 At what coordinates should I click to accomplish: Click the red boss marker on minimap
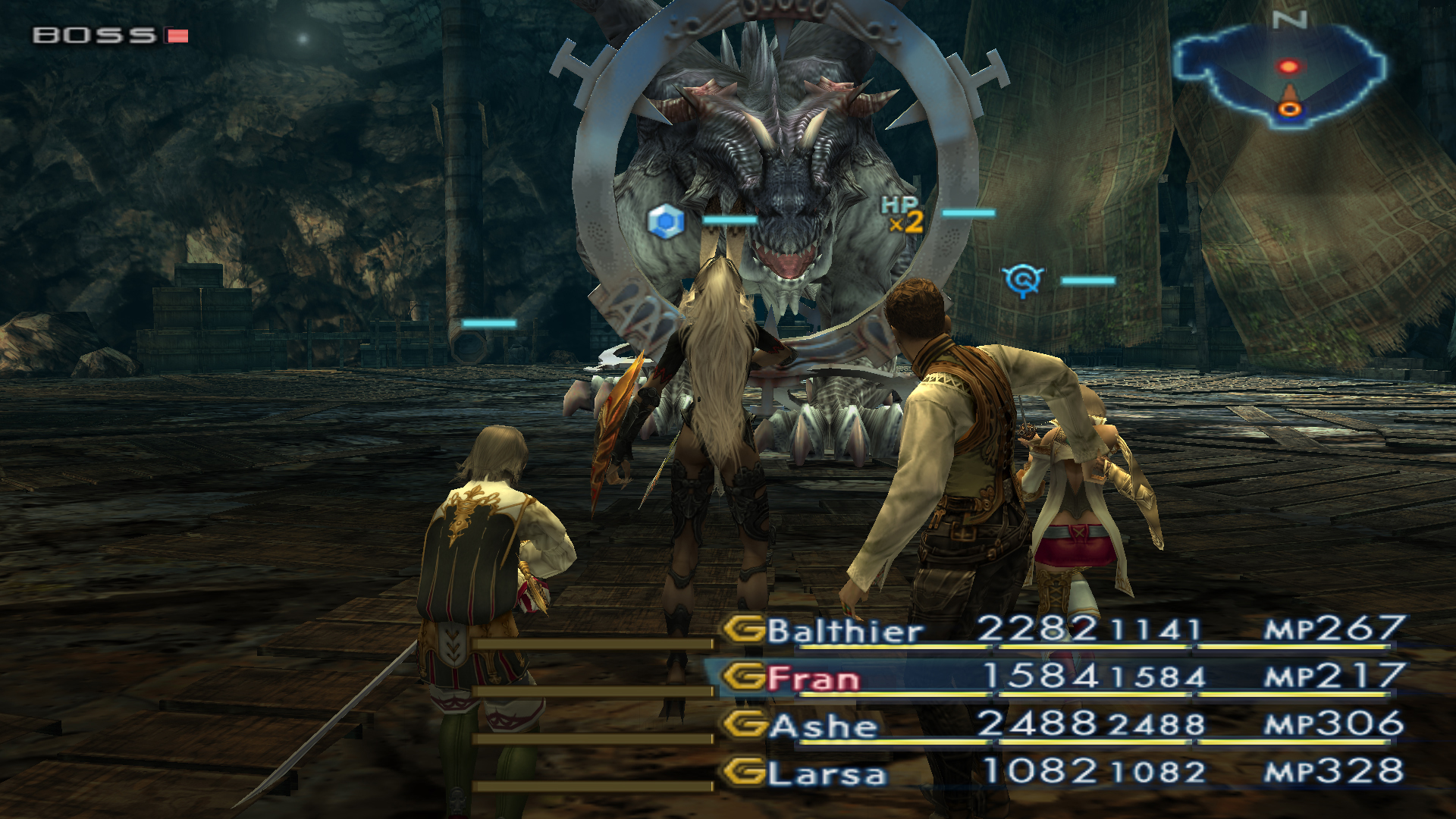click(x=1288, y=67)
